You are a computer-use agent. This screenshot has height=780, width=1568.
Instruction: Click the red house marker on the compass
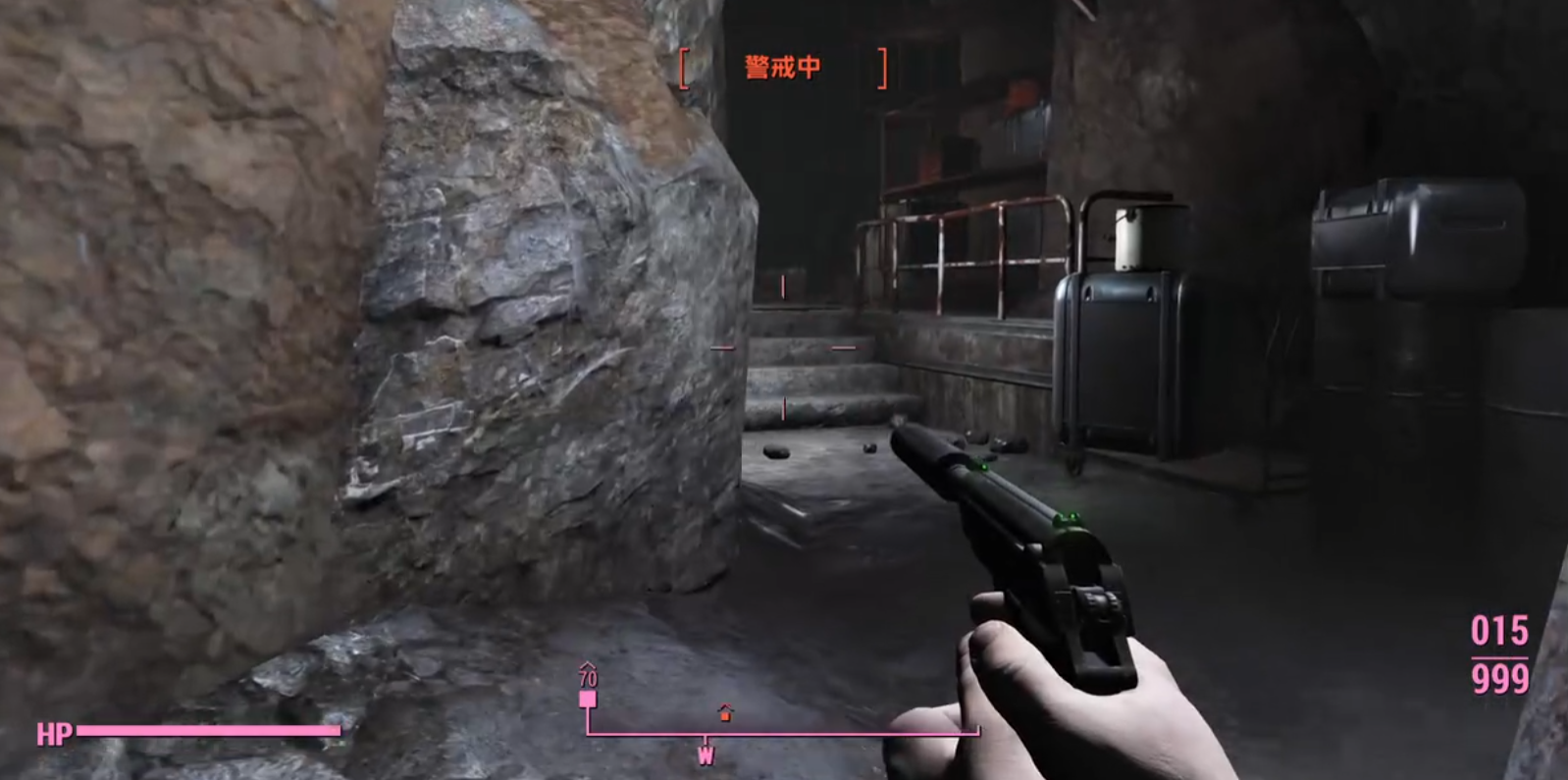click(725, 713)
